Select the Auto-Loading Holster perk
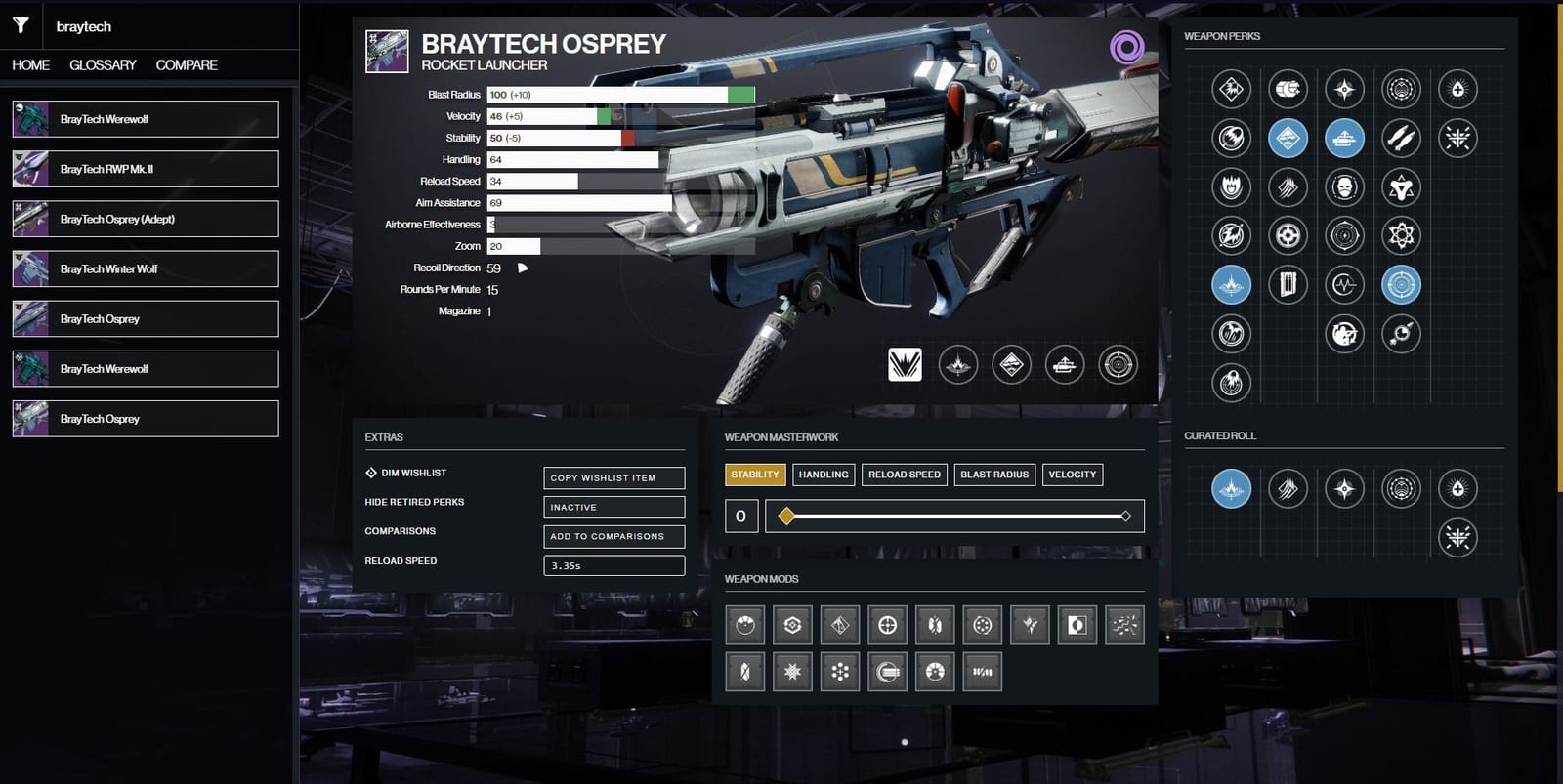Image resolution: width=1563 pixels, height=784 pixels. (x=1344, y=138)
